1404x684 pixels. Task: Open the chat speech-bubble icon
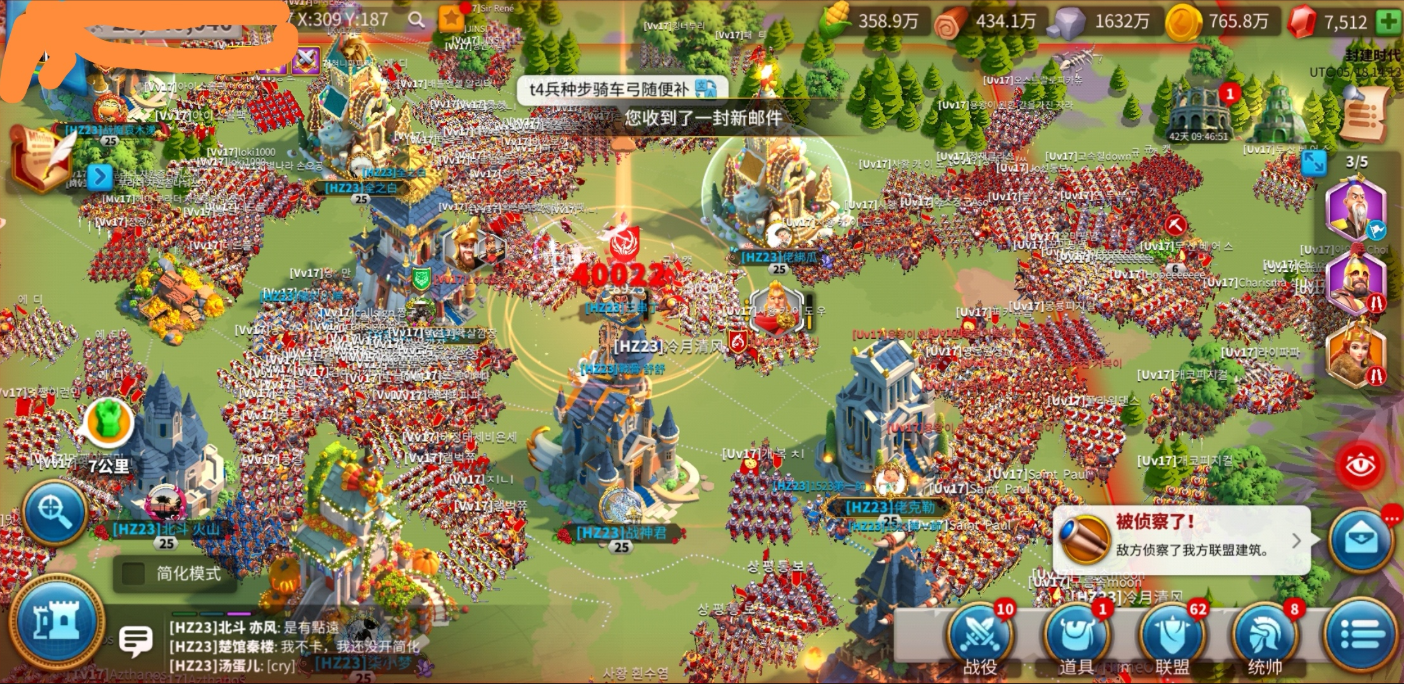135,639
